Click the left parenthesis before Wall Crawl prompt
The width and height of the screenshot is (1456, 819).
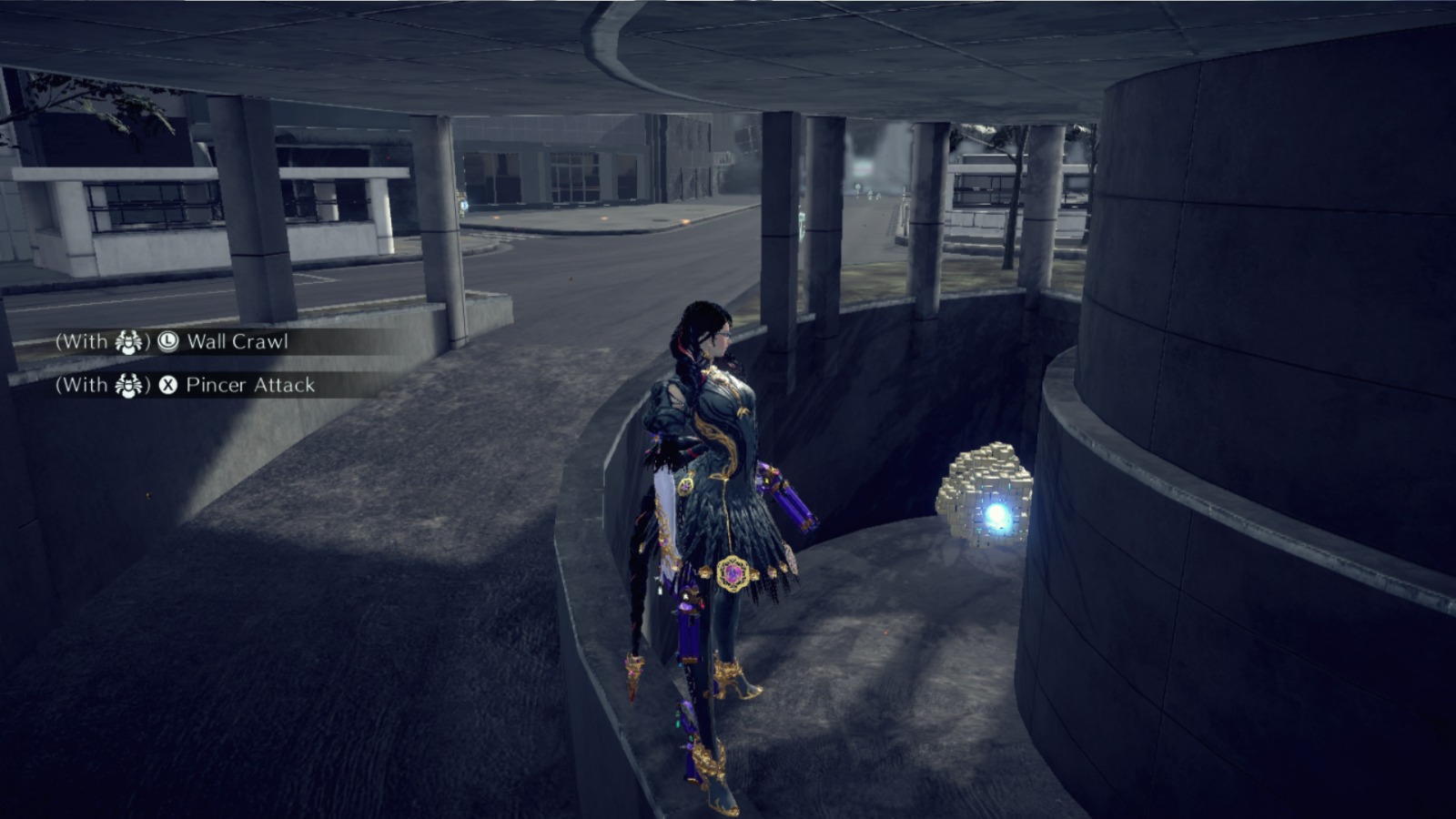60,343
